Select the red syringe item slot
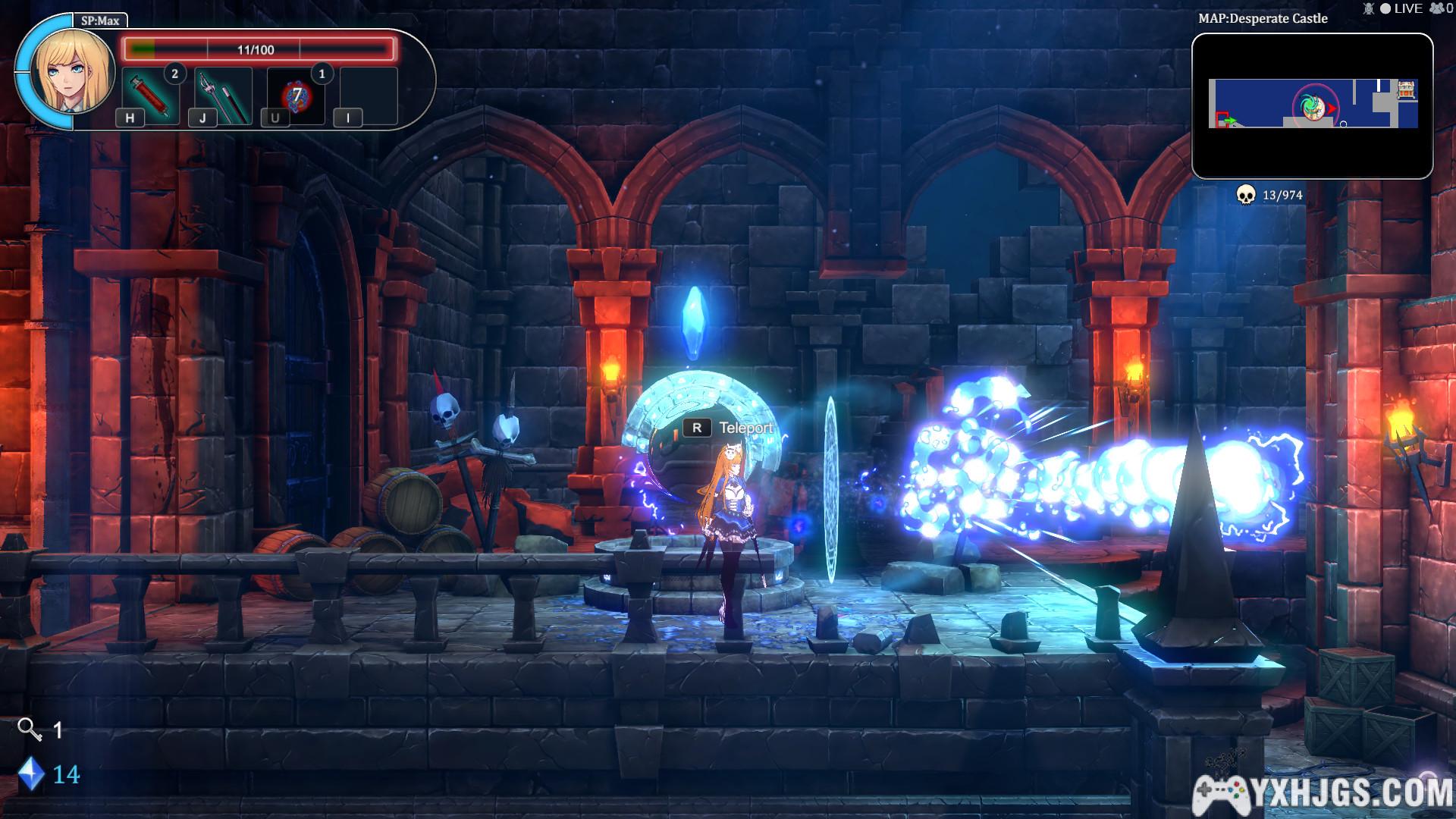 [150, 96]
